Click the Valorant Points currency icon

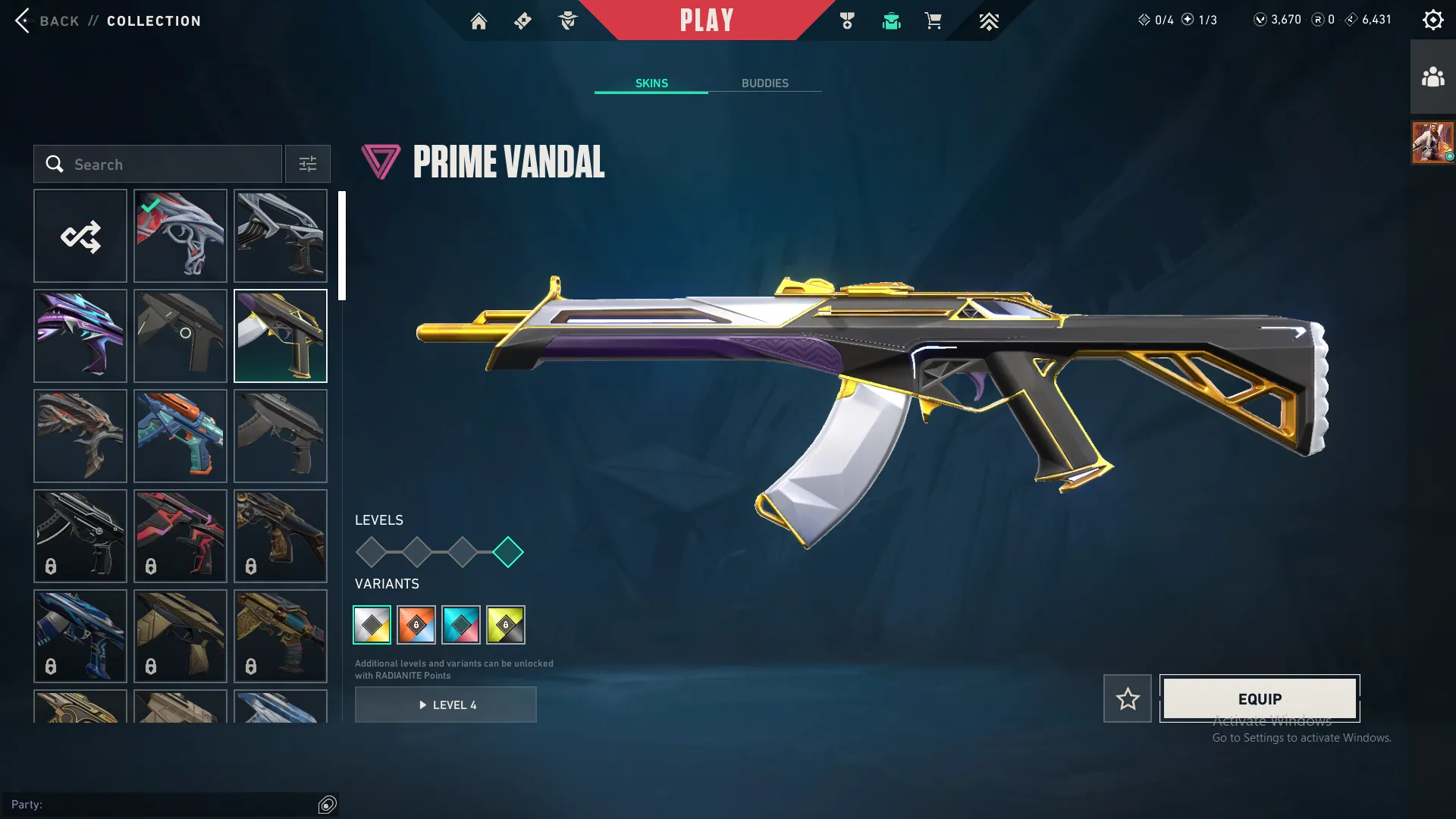point(1260,20)
